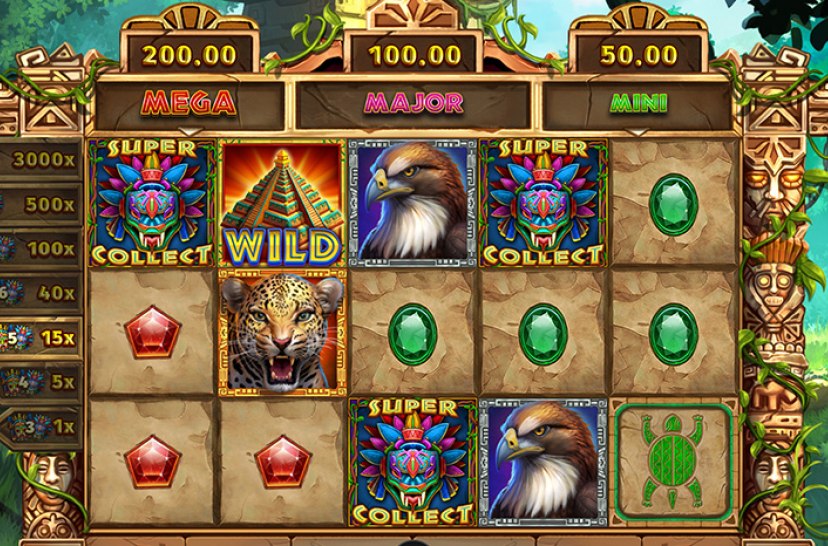Image resolution: width=828 pixels, height=546 pixels.
Task: Choose the green turtle symbol tile
Action: coord(672,462)
